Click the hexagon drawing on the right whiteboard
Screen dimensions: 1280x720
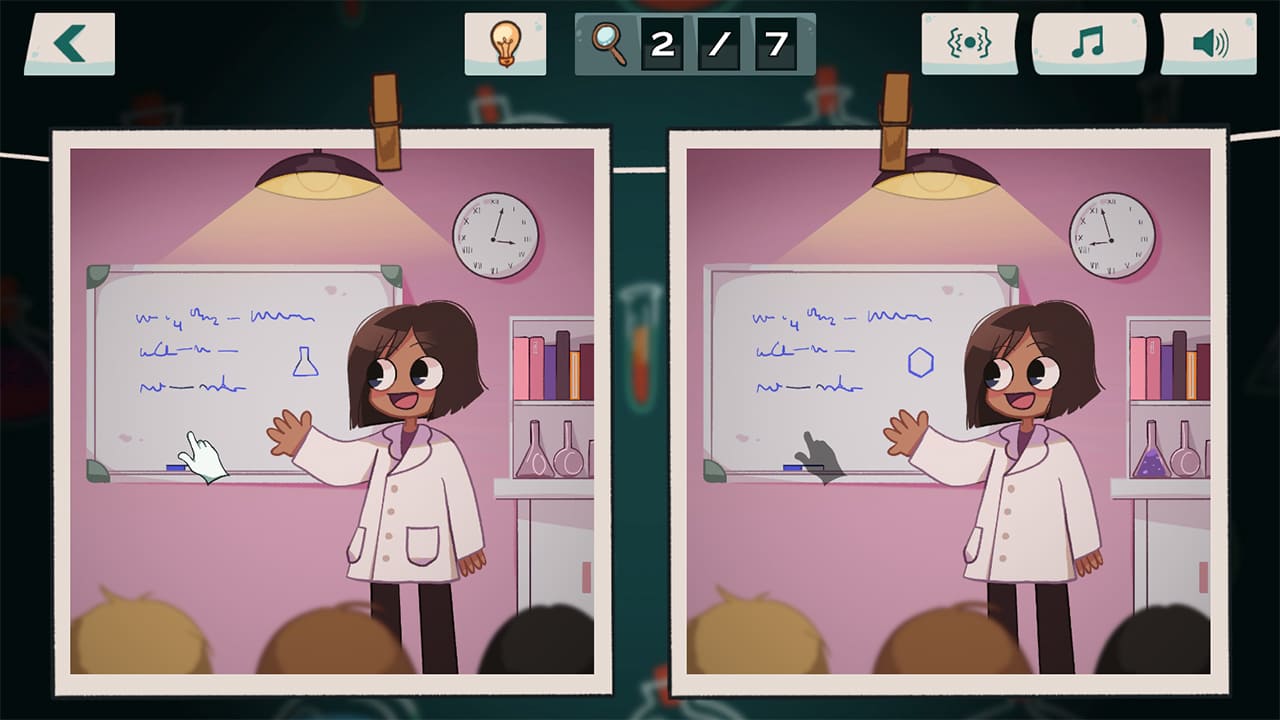[921, 364]
